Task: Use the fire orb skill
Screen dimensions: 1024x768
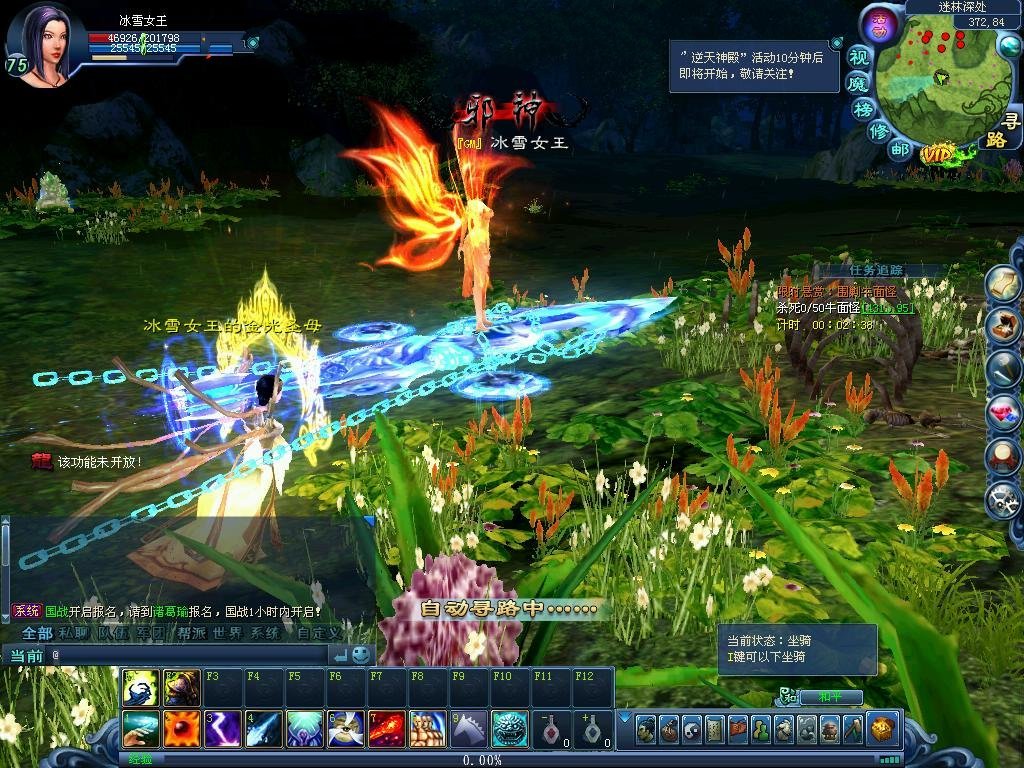Action: pos(182,729)
